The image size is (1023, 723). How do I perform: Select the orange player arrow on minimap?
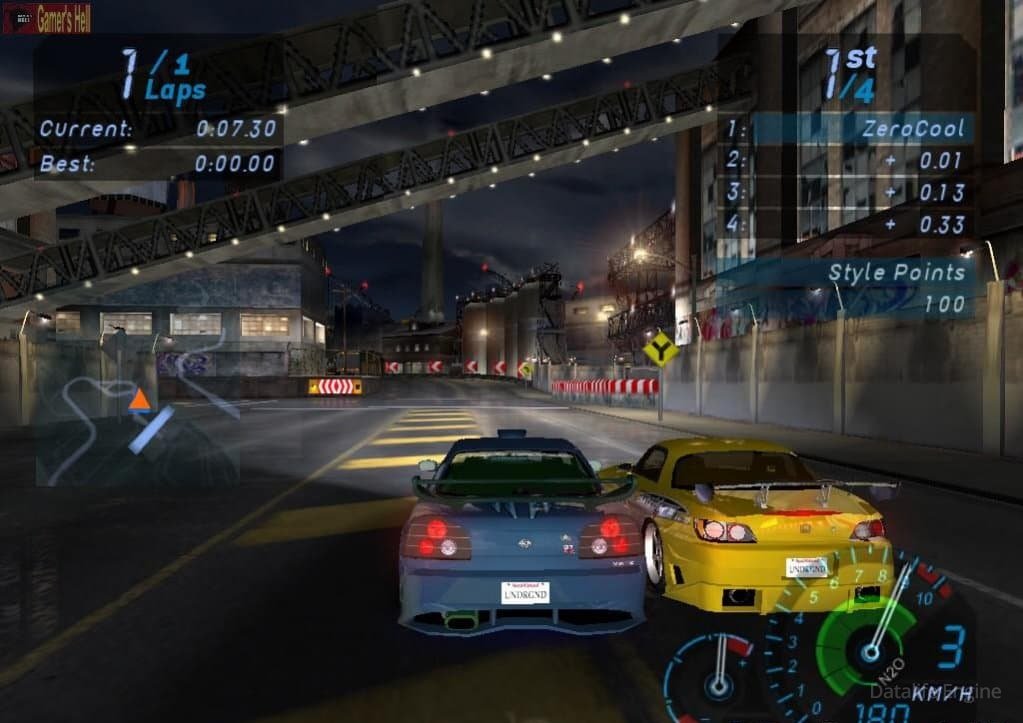click(139, 400)
